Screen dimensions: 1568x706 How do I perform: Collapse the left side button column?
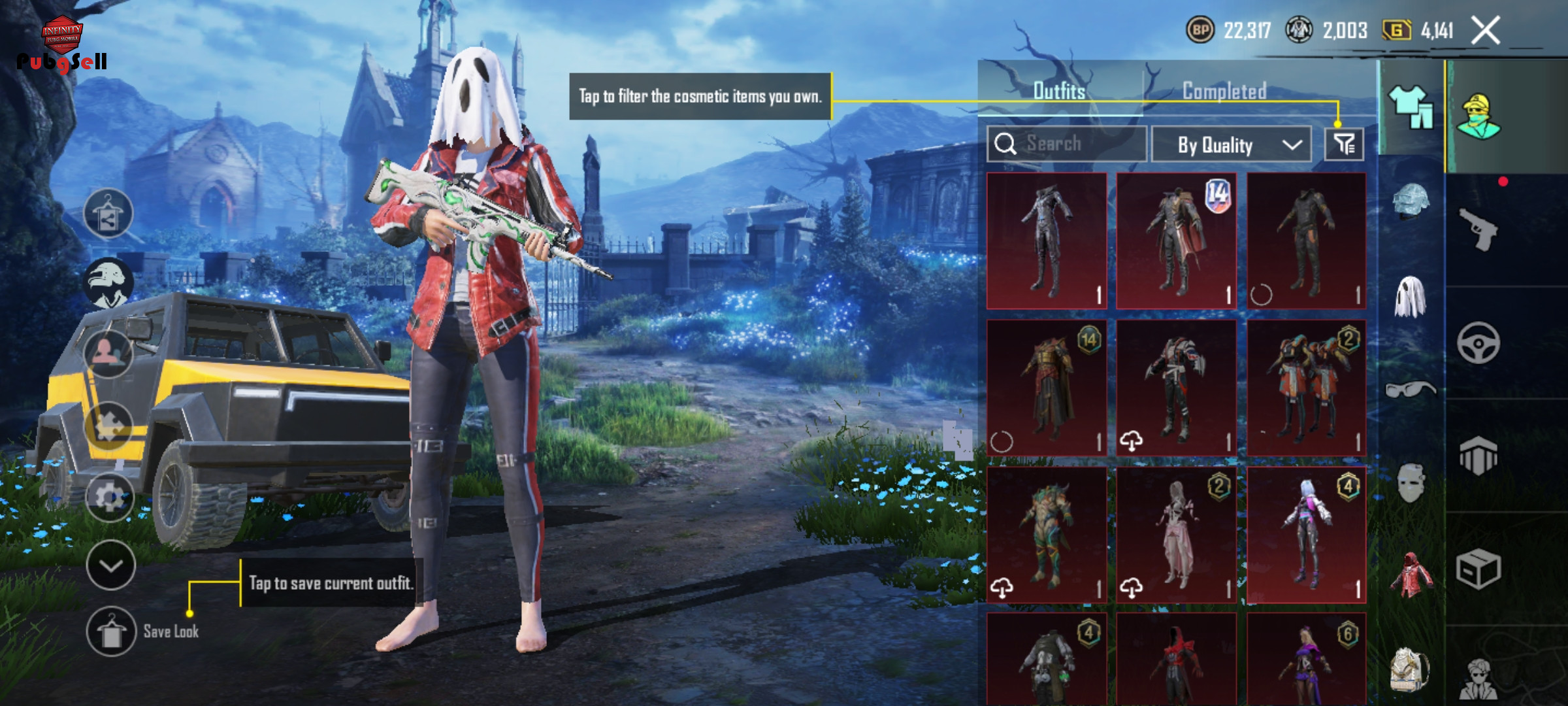tap(110, 565)
